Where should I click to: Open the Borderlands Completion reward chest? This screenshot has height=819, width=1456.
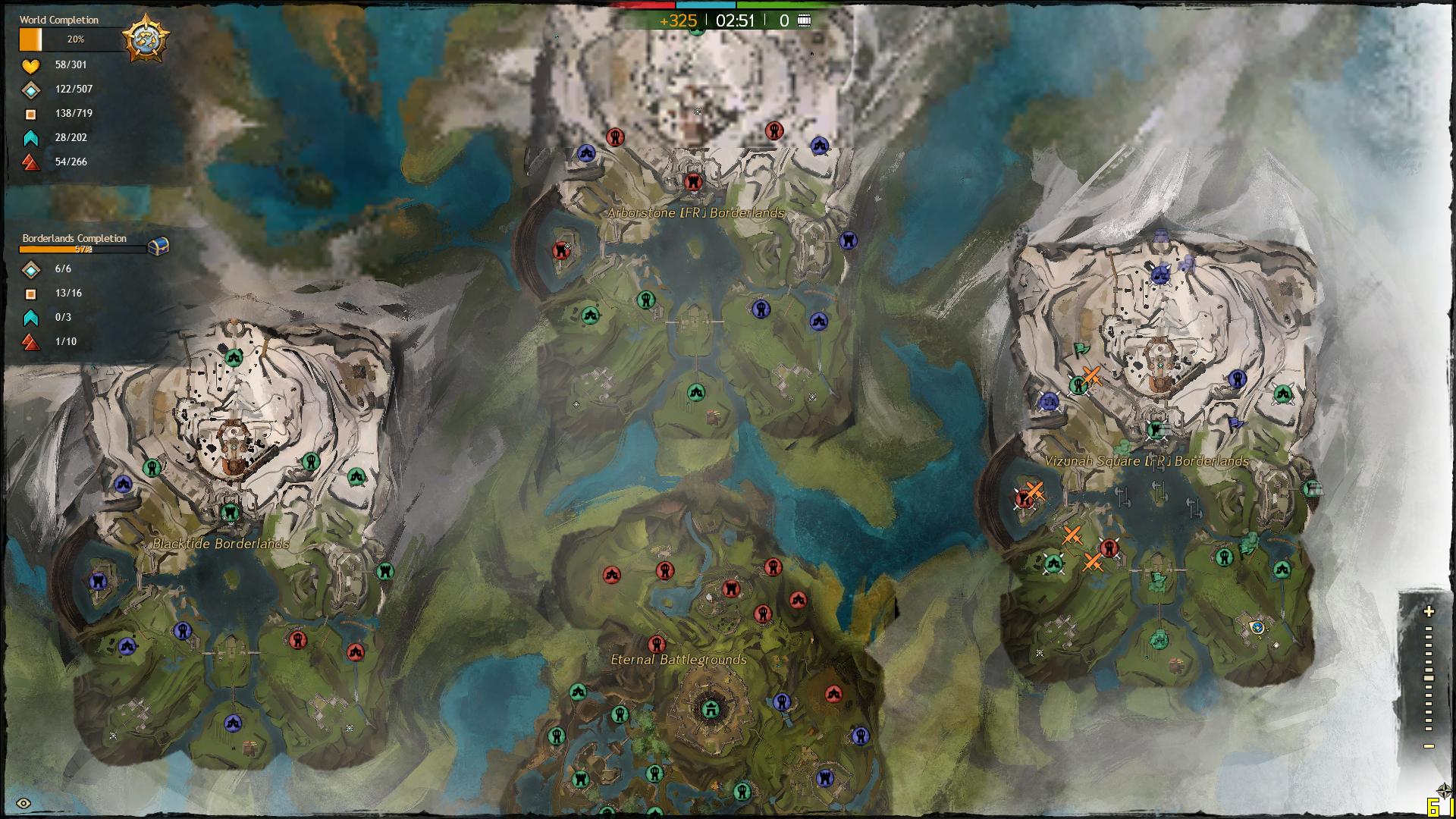pyautogui.click(x=158, y=246)
